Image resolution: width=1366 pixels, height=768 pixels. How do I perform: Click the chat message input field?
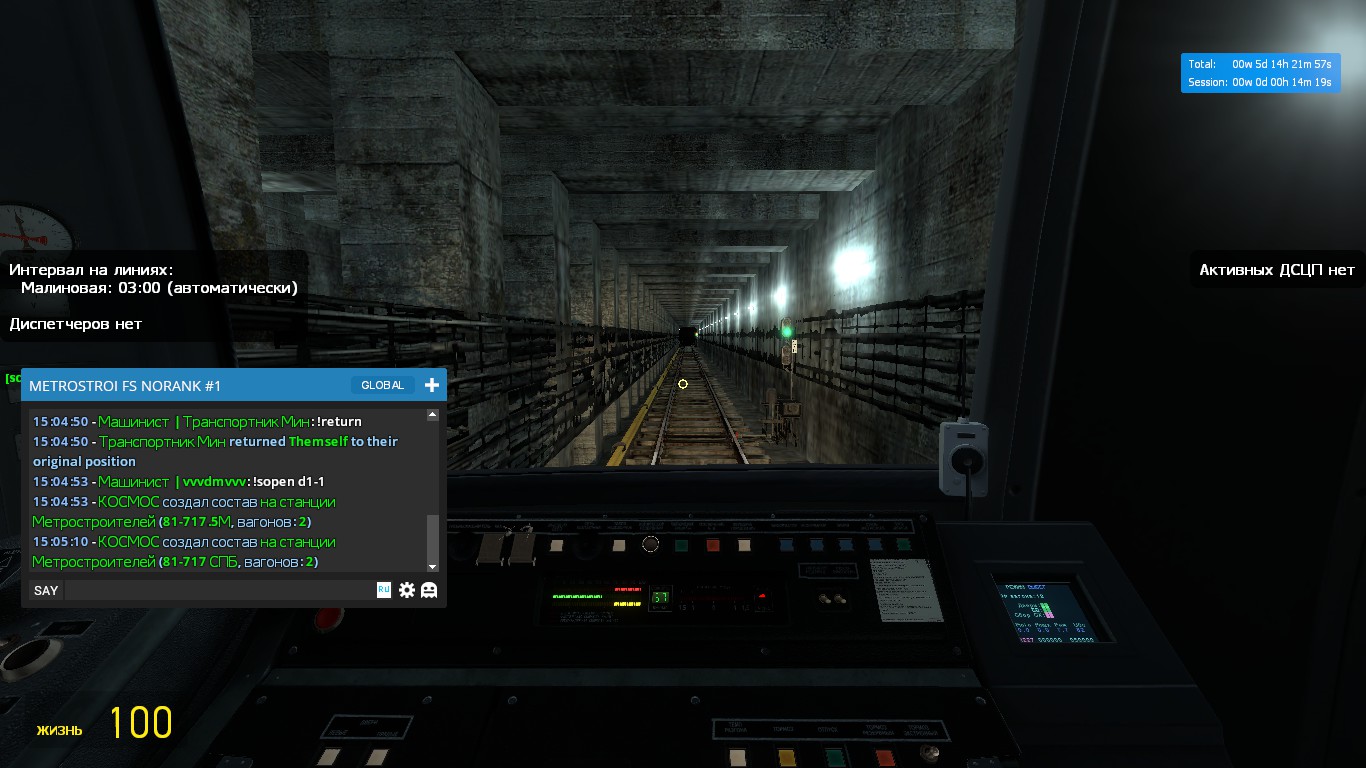(220, 590)
